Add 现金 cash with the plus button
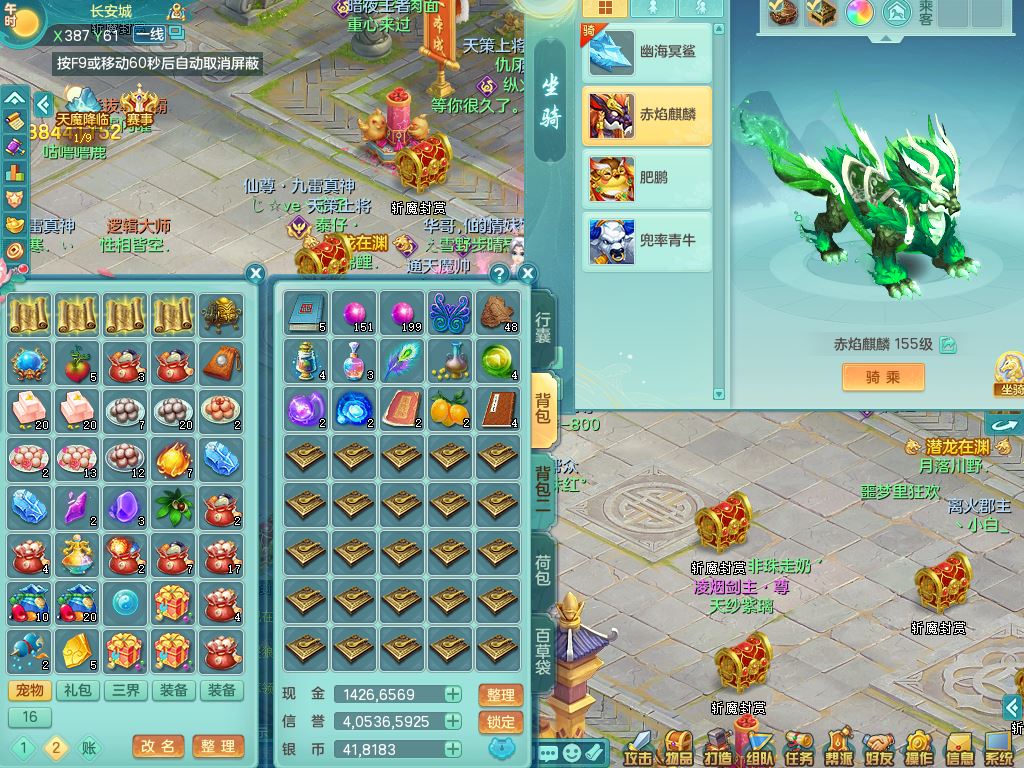The height and width of the screenshot is (768, 1024). 453,694
